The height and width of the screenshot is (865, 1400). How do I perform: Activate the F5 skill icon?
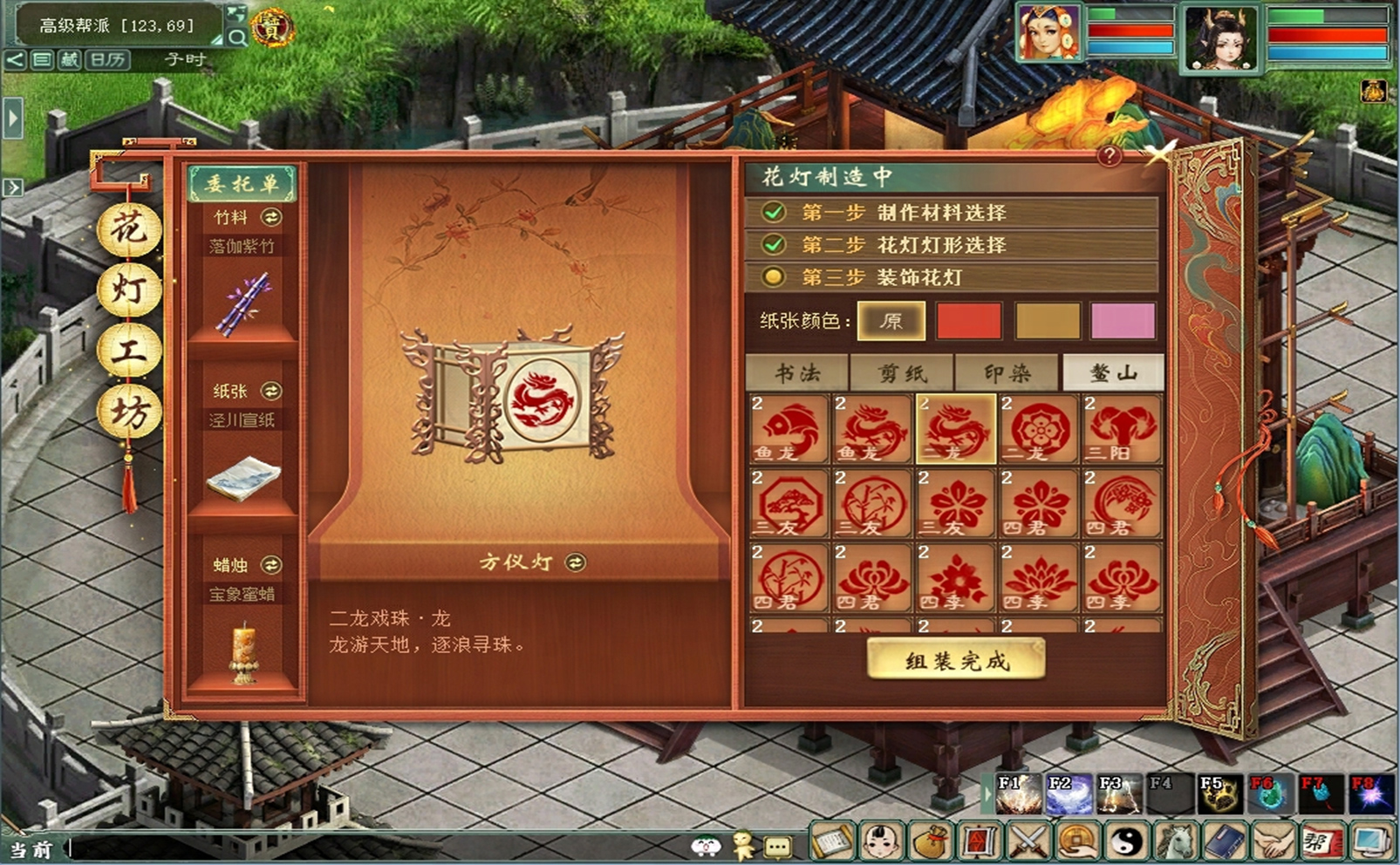coord(1218,794)
